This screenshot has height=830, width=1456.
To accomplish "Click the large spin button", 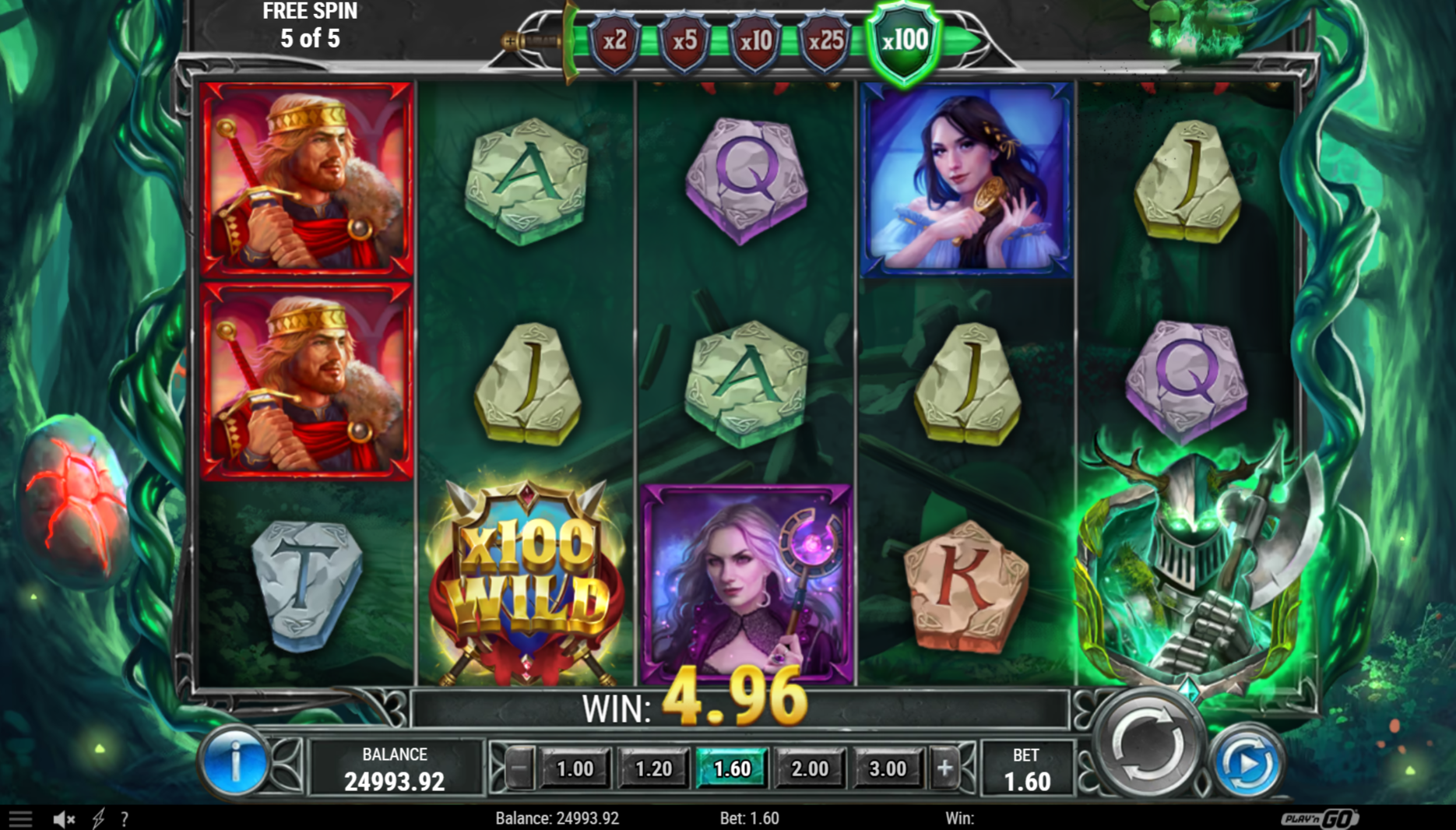I will [1146, 749].
